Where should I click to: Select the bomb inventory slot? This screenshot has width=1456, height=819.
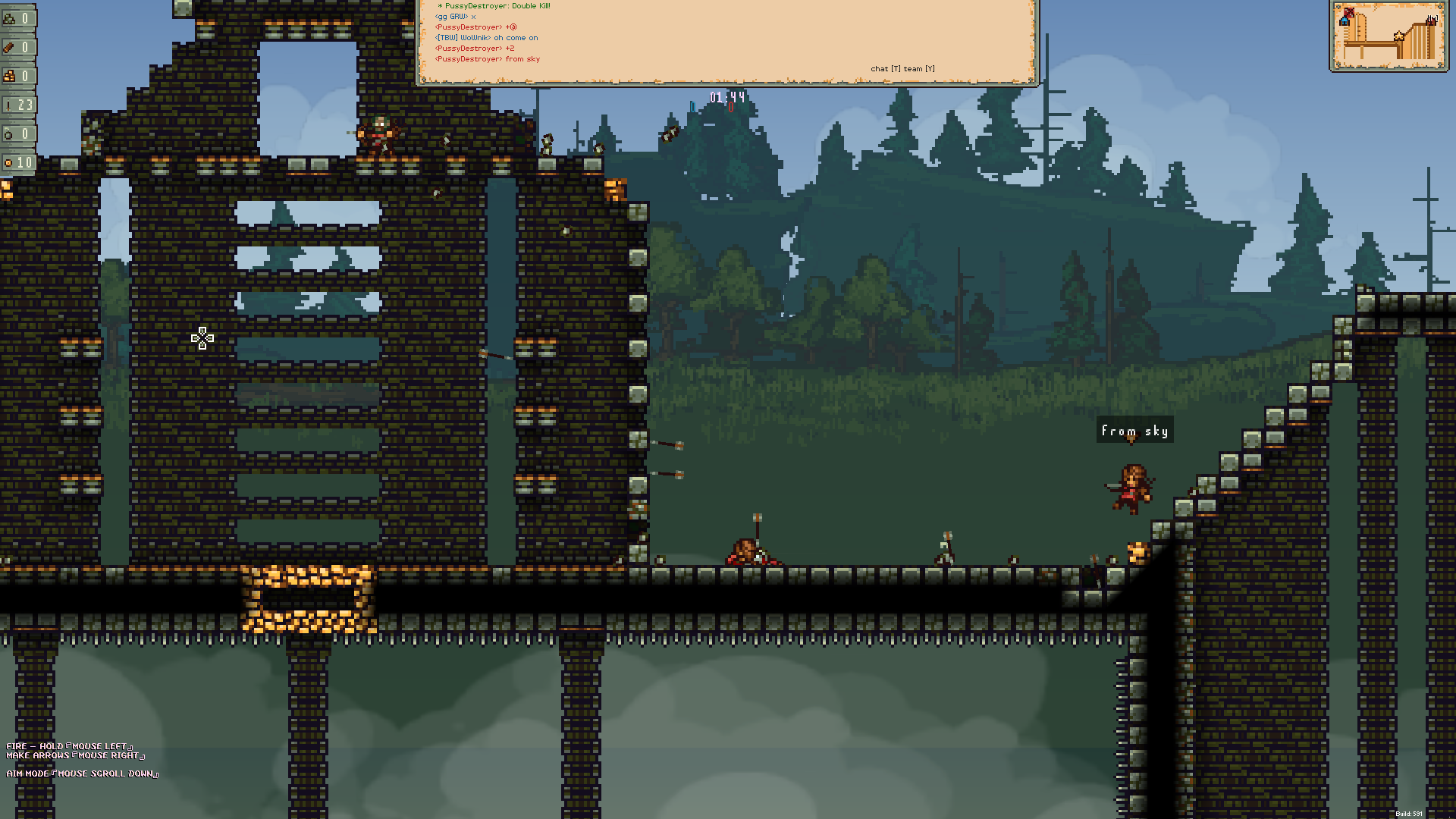click(17, 133)
